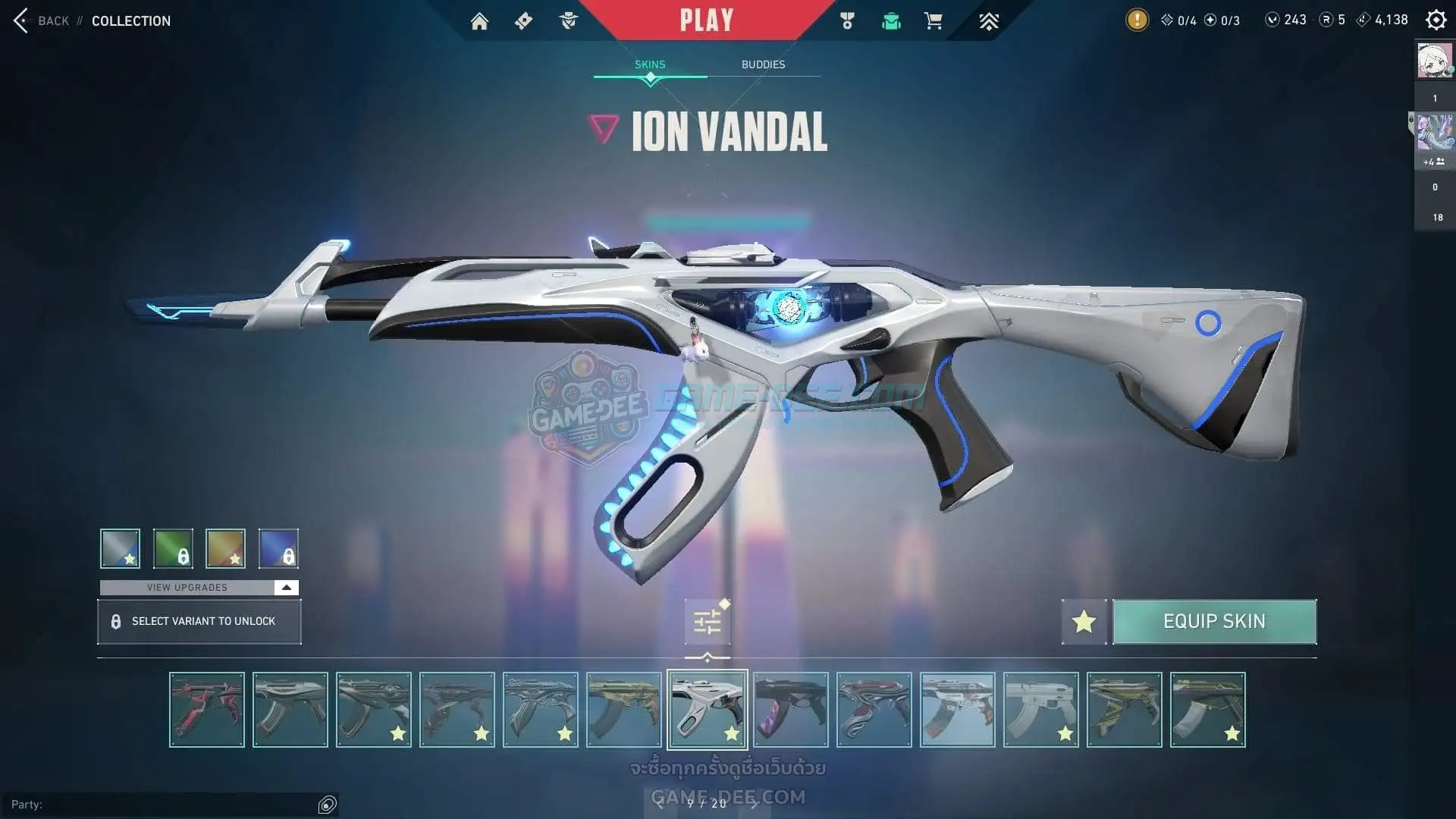Screen dimensions: 1456x819
Task: Click Select Variant to Unlock button
Action: (x=199, y=622)
